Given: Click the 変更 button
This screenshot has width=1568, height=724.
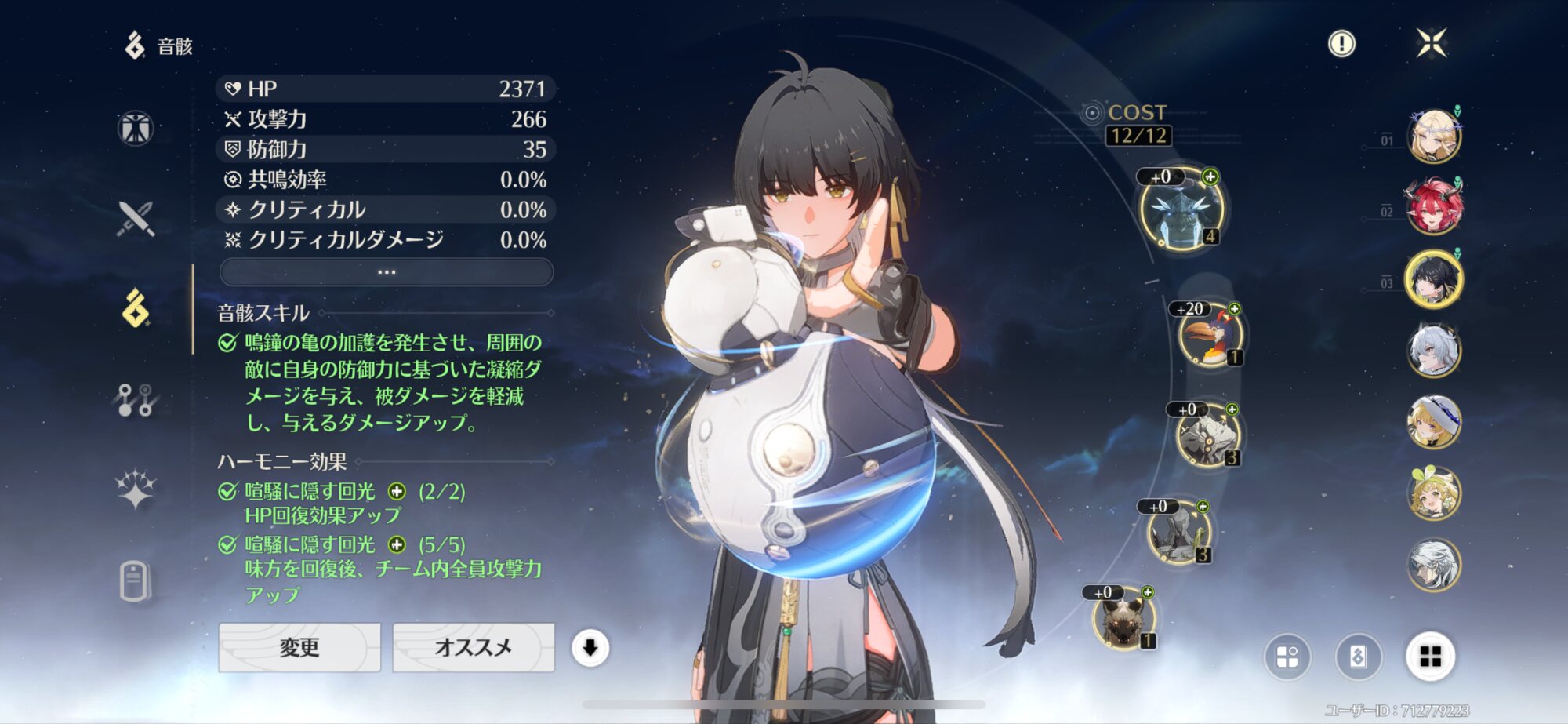Looking at the screenshot, I should [x=299, y=647].
